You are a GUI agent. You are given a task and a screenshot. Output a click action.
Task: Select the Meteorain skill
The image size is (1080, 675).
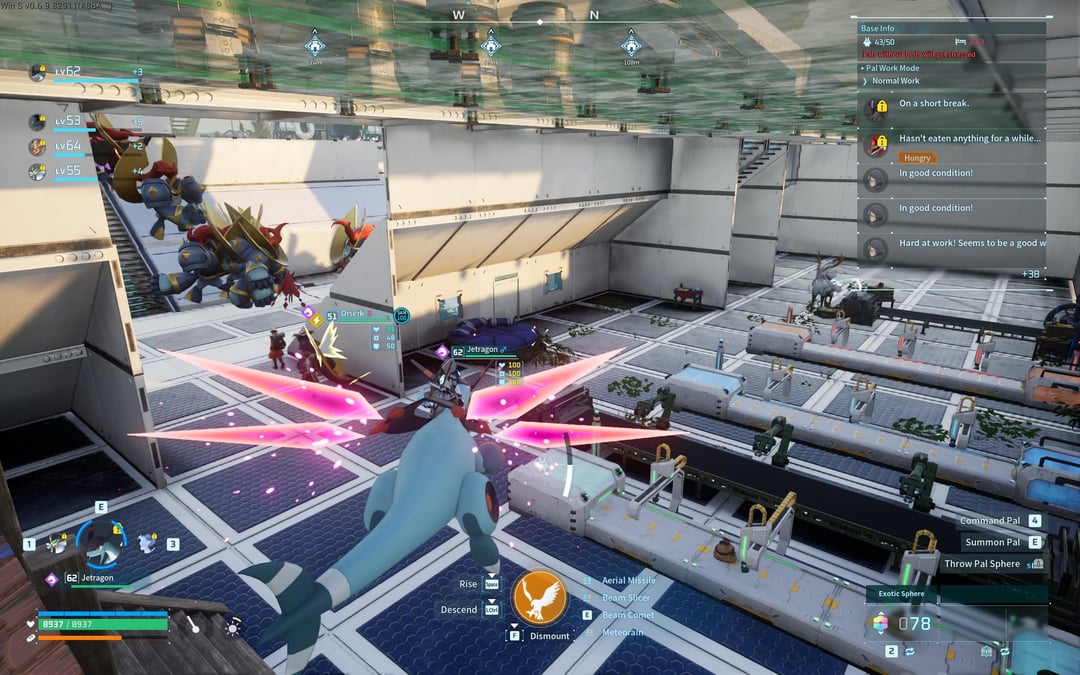(x=622, y=632)
